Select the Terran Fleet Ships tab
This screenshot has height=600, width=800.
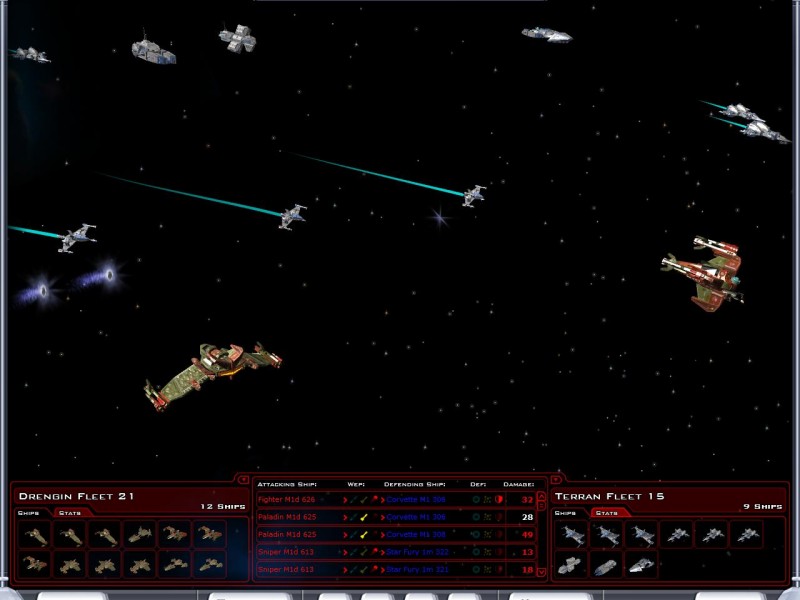pos(565,513)
